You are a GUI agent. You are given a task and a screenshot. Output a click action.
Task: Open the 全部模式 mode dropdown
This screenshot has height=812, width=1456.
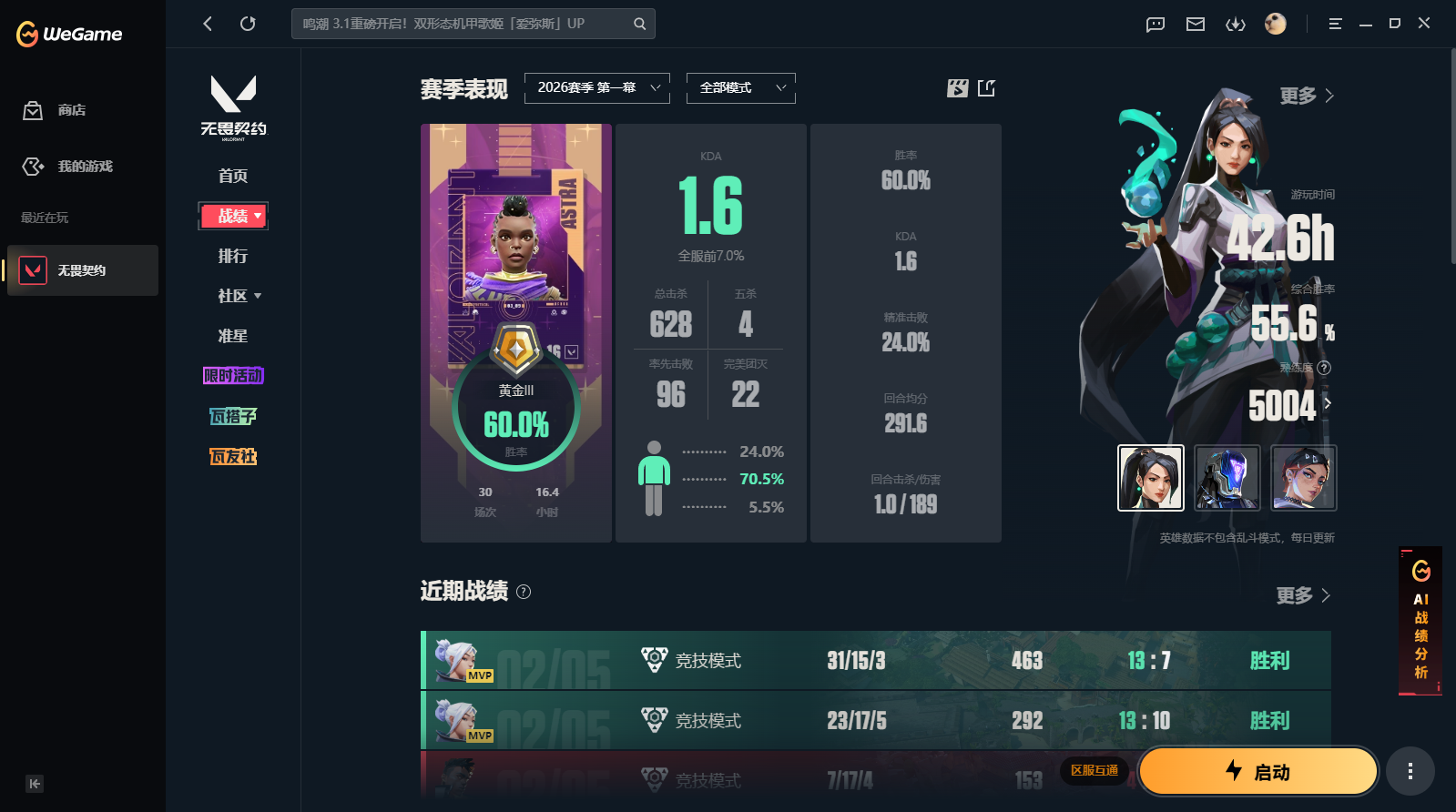740,87
